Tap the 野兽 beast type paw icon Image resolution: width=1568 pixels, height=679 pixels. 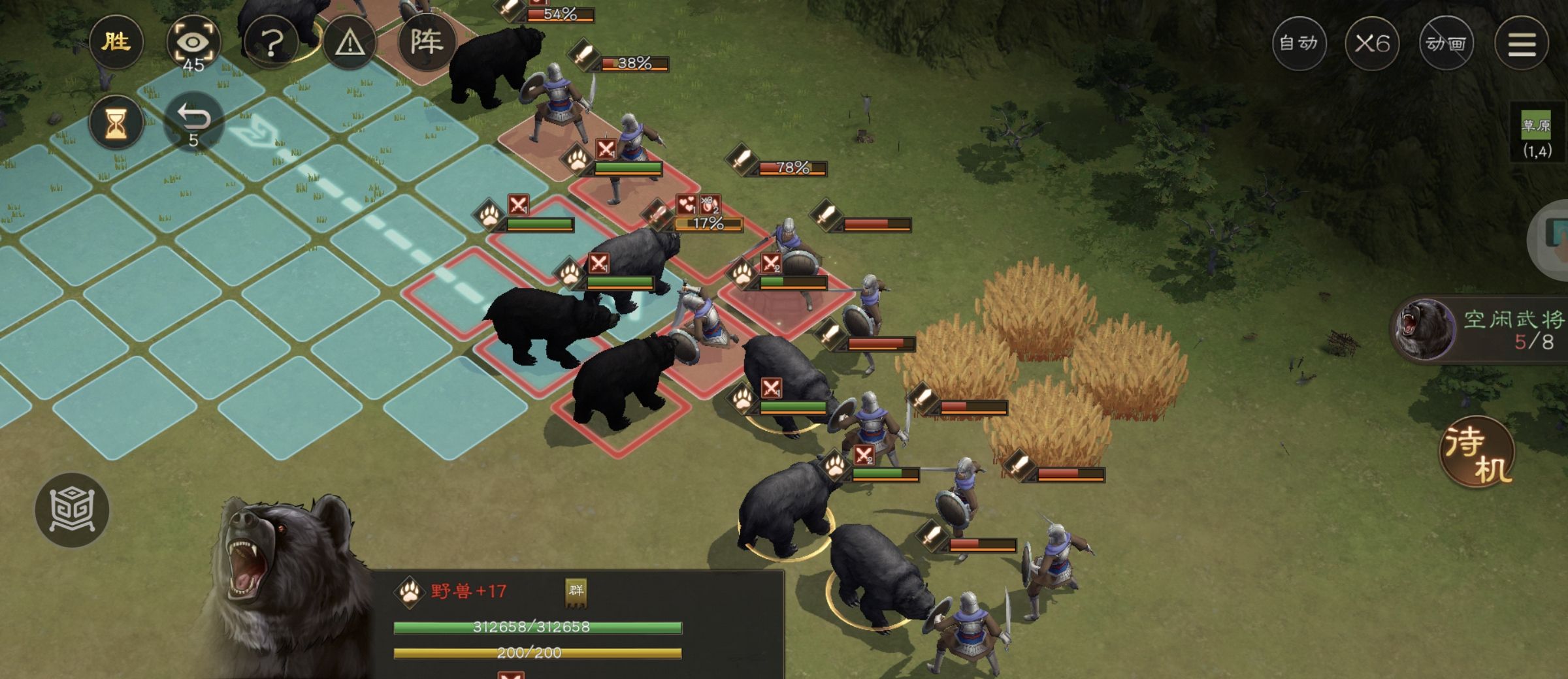point(410,592)
